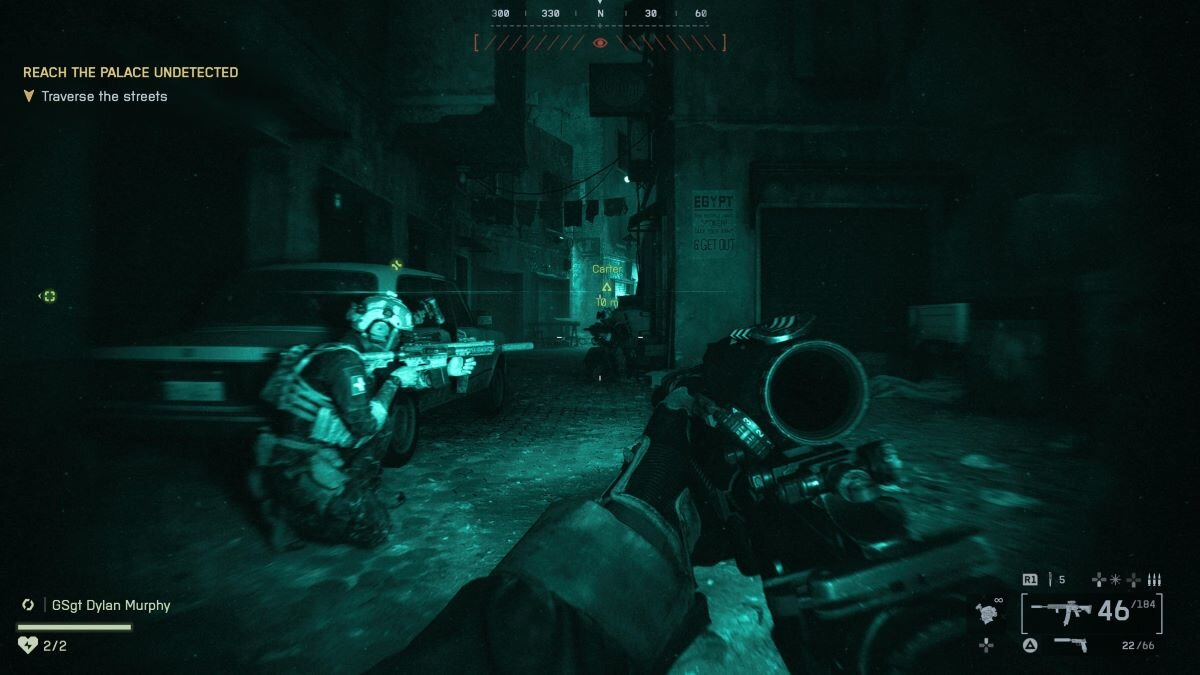Image resolution: width=1200 pixels, height=675 pixels.
Task: Open the Reach the Palace Undetected objective
Action: (x=130, y=73)
